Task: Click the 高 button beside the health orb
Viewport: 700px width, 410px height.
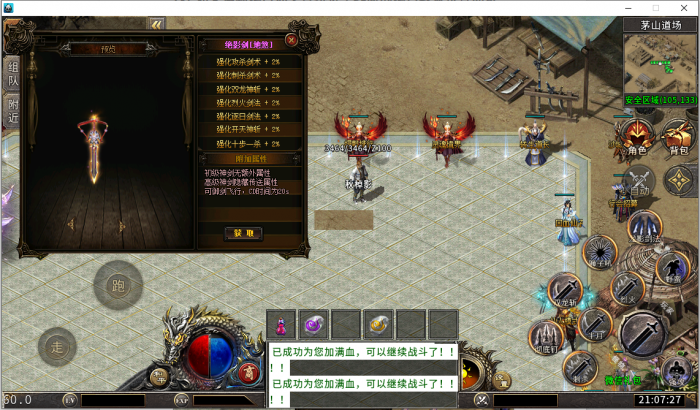Action: coord(247,373)
